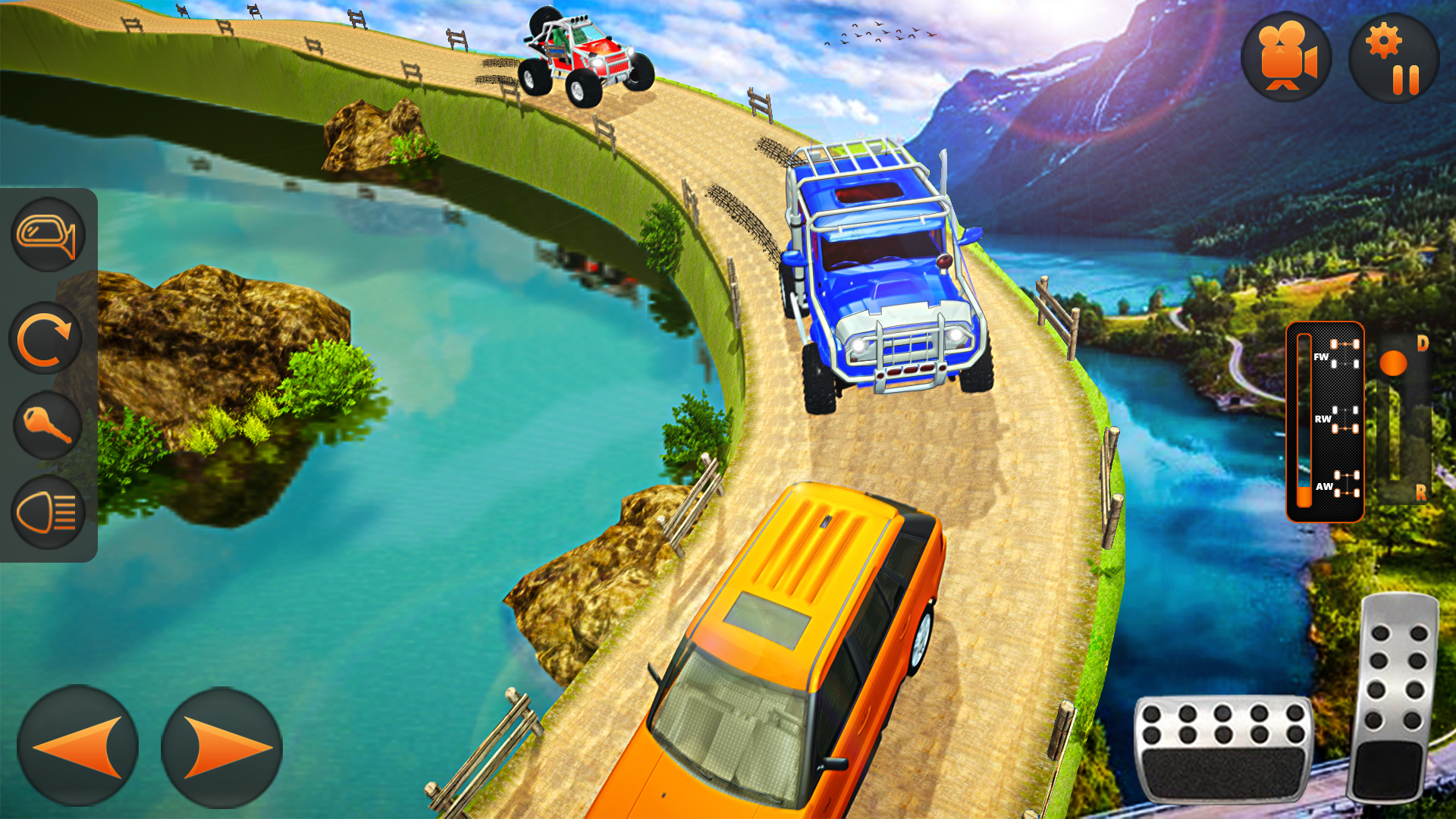The width and height of the screenshot is (1456, 819).
Task: Click the AW axle diagram icon
Action: point(1347,484)
